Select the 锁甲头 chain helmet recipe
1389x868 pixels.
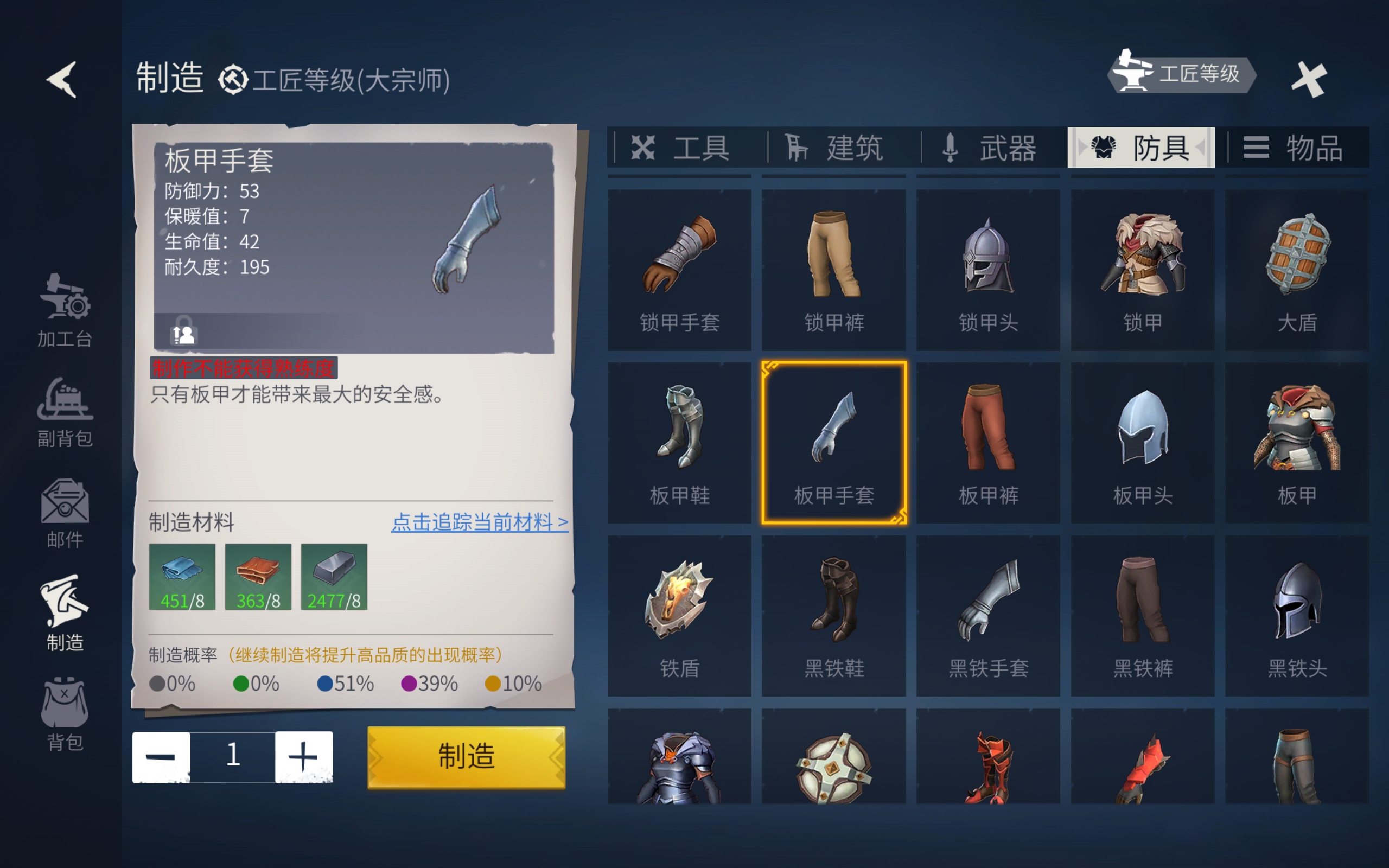click(988, 269)
